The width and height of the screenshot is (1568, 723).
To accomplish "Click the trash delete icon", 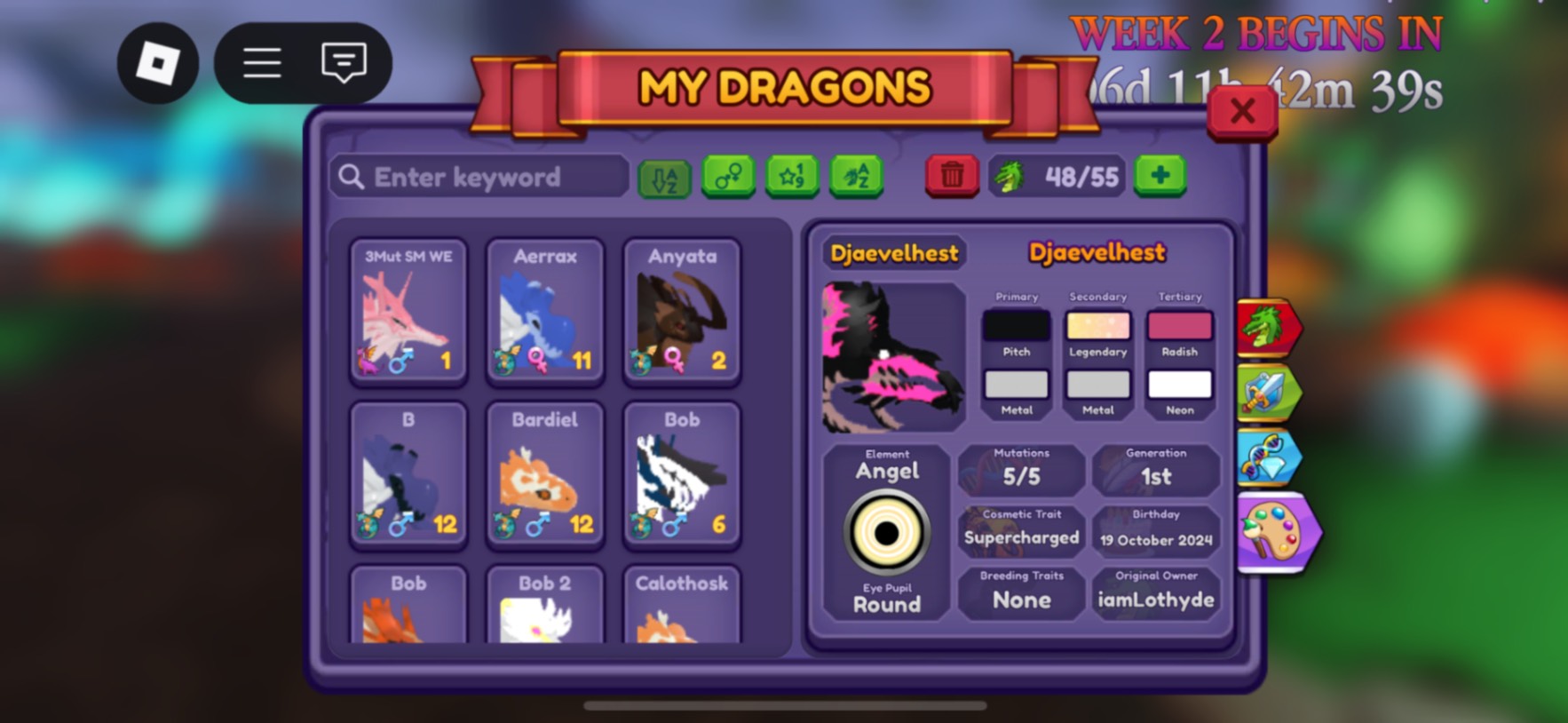I will pyautogui.click(x=952, y=176).
